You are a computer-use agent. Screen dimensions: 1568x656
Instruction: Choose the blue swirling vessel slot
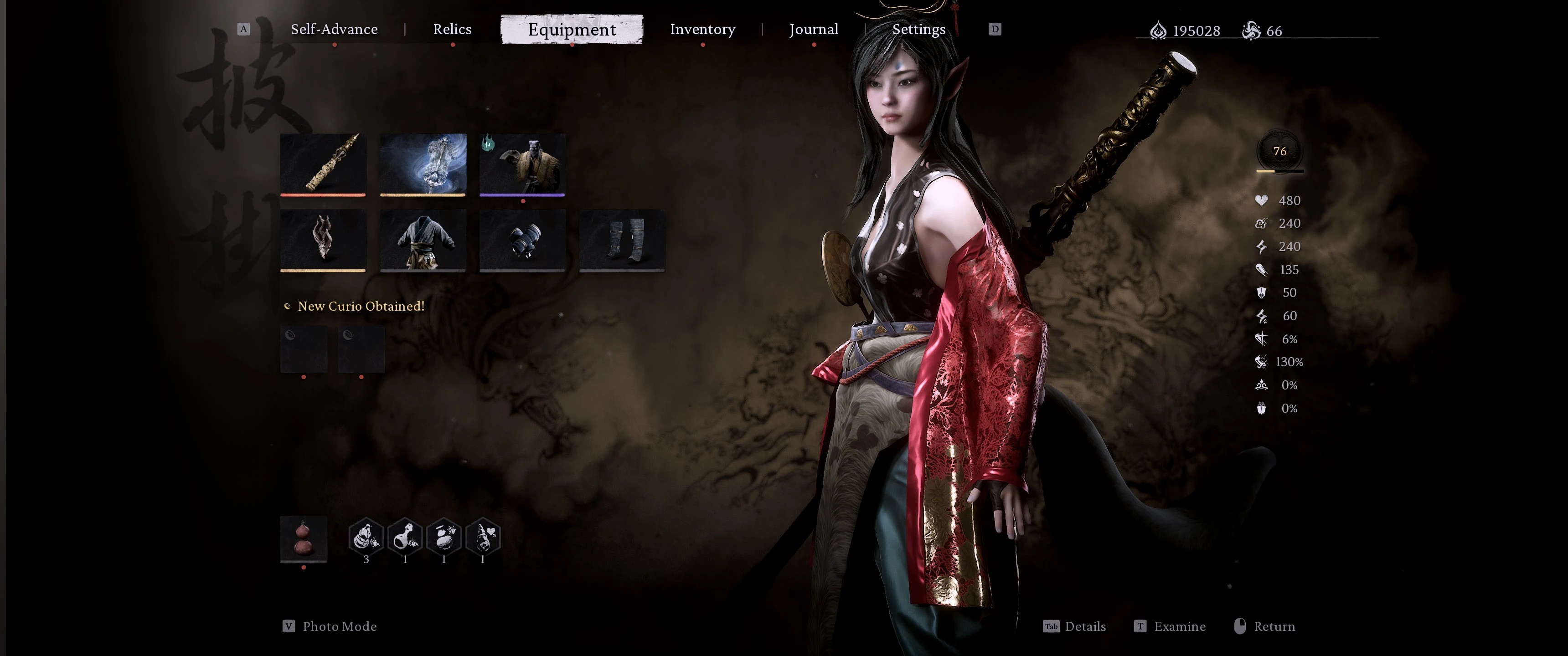423,164
